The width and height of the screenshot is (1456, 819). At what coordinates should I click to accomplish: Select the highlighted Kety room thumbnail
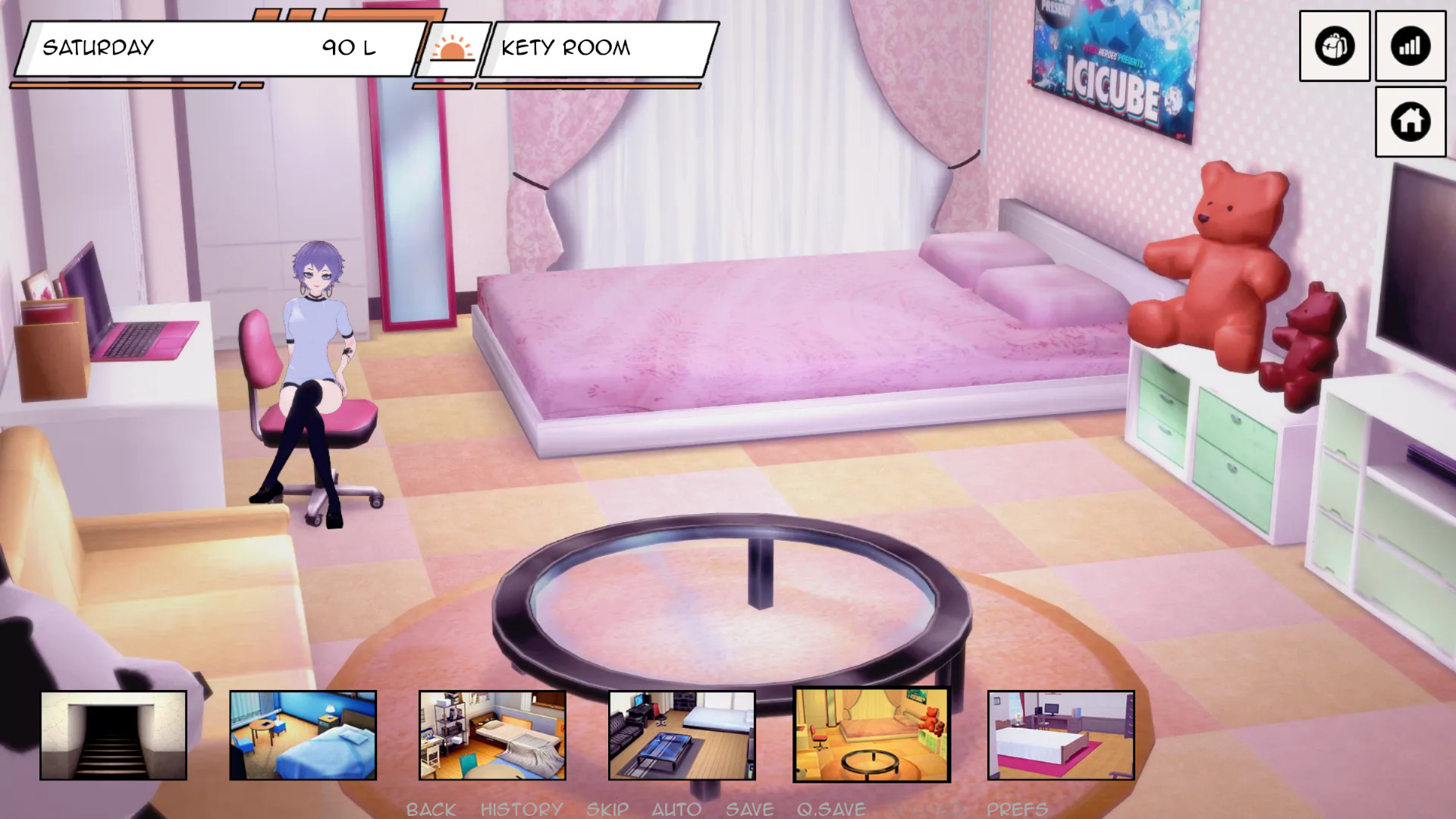(x=871, y=735)
